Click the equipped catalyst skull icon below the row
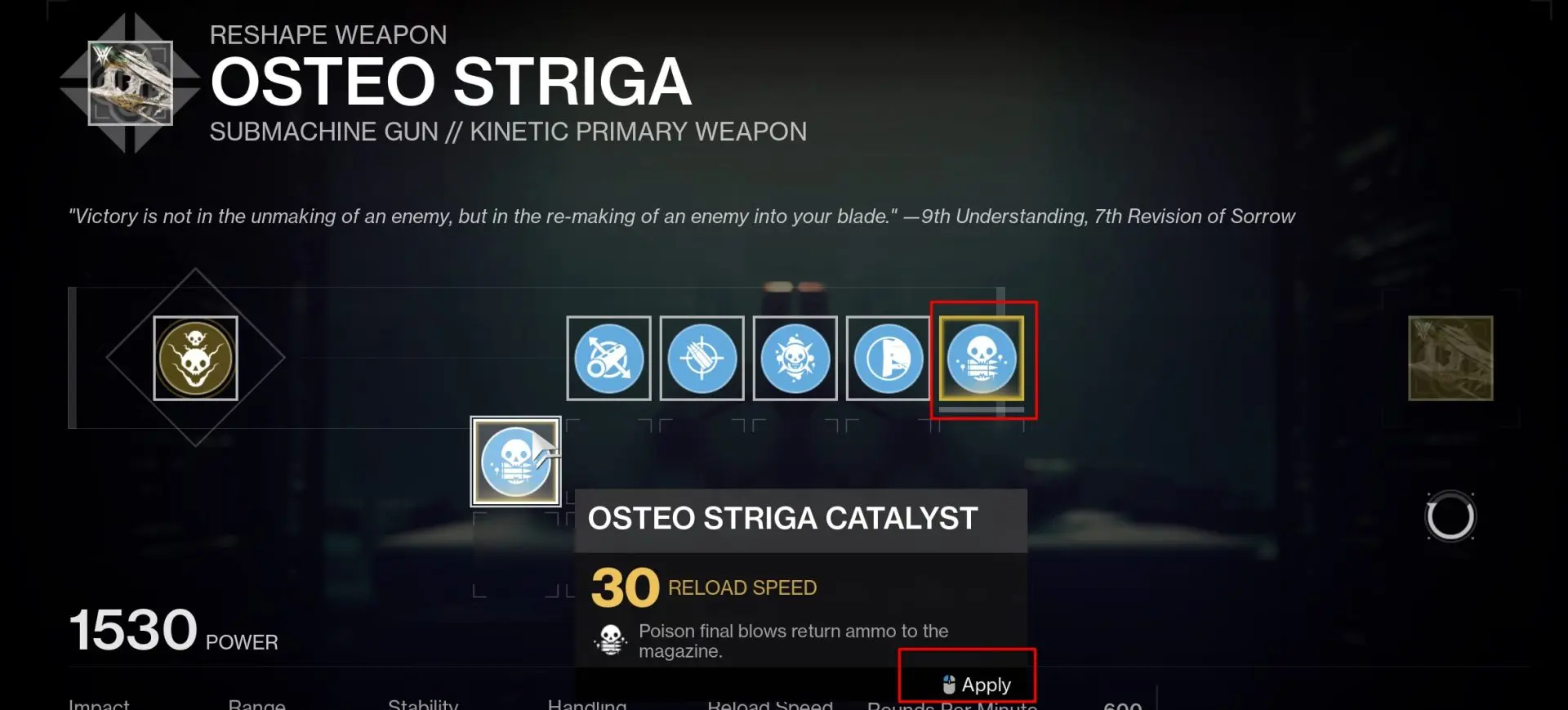Image resolution: width=1568 pixels, height=710 pixels. click(x=514, y=461)
